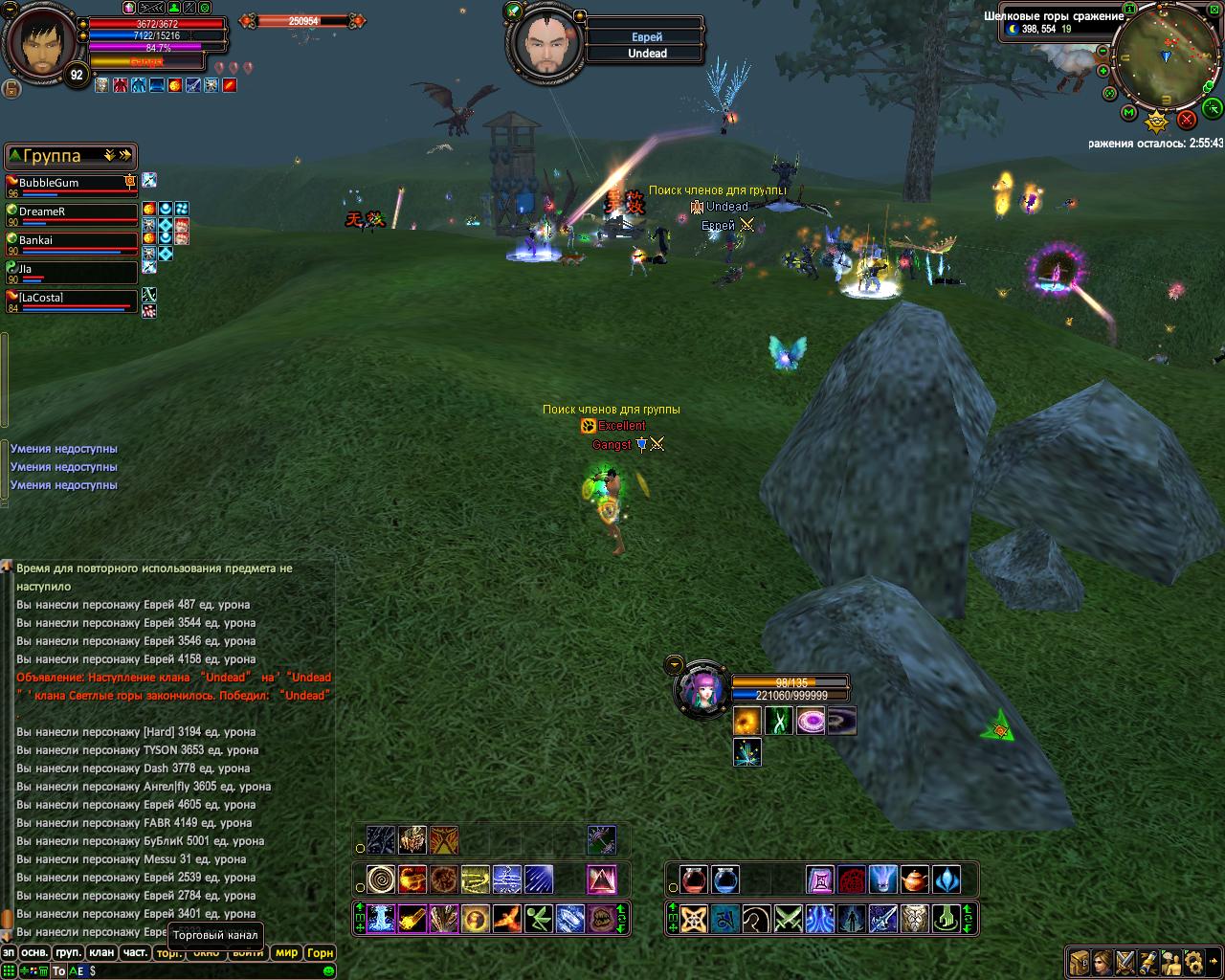Open the emoticon smiley menu in chat
1225x980 pixels.
click(329, 970)
